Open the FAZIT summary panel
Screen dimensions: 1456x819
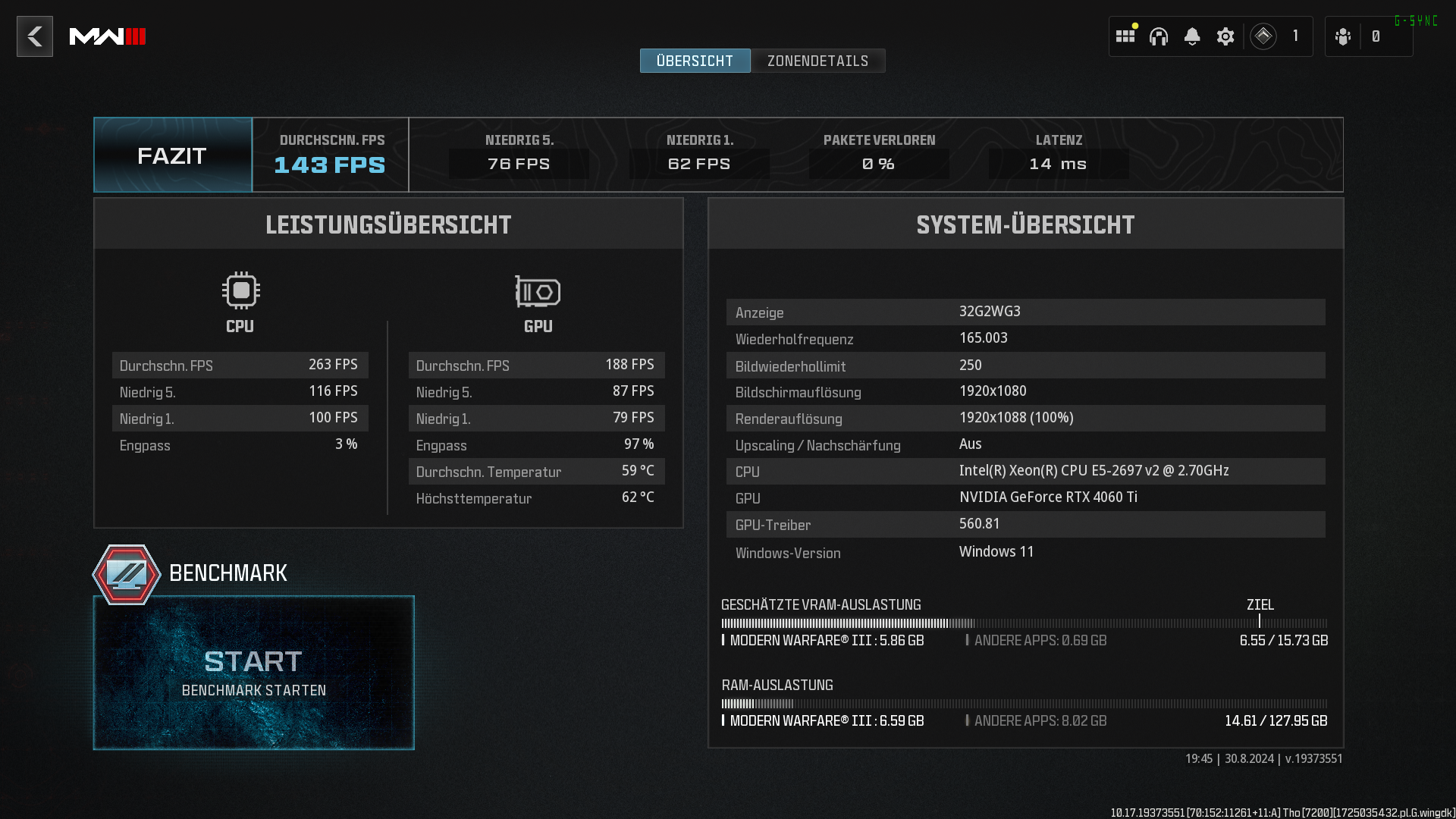pos(171,155)
